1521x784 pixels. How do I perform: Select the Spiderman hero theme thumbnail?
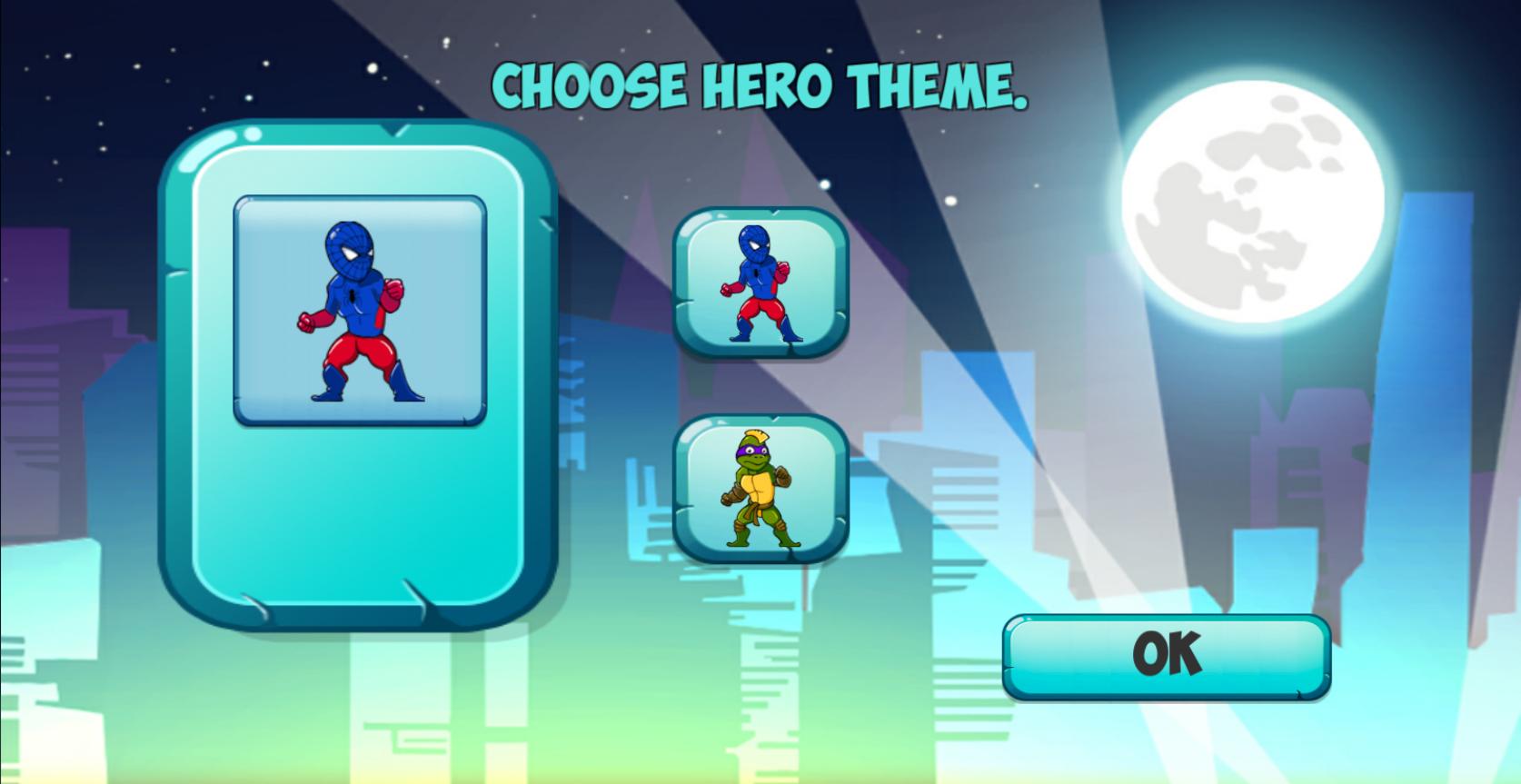(761, 281)
